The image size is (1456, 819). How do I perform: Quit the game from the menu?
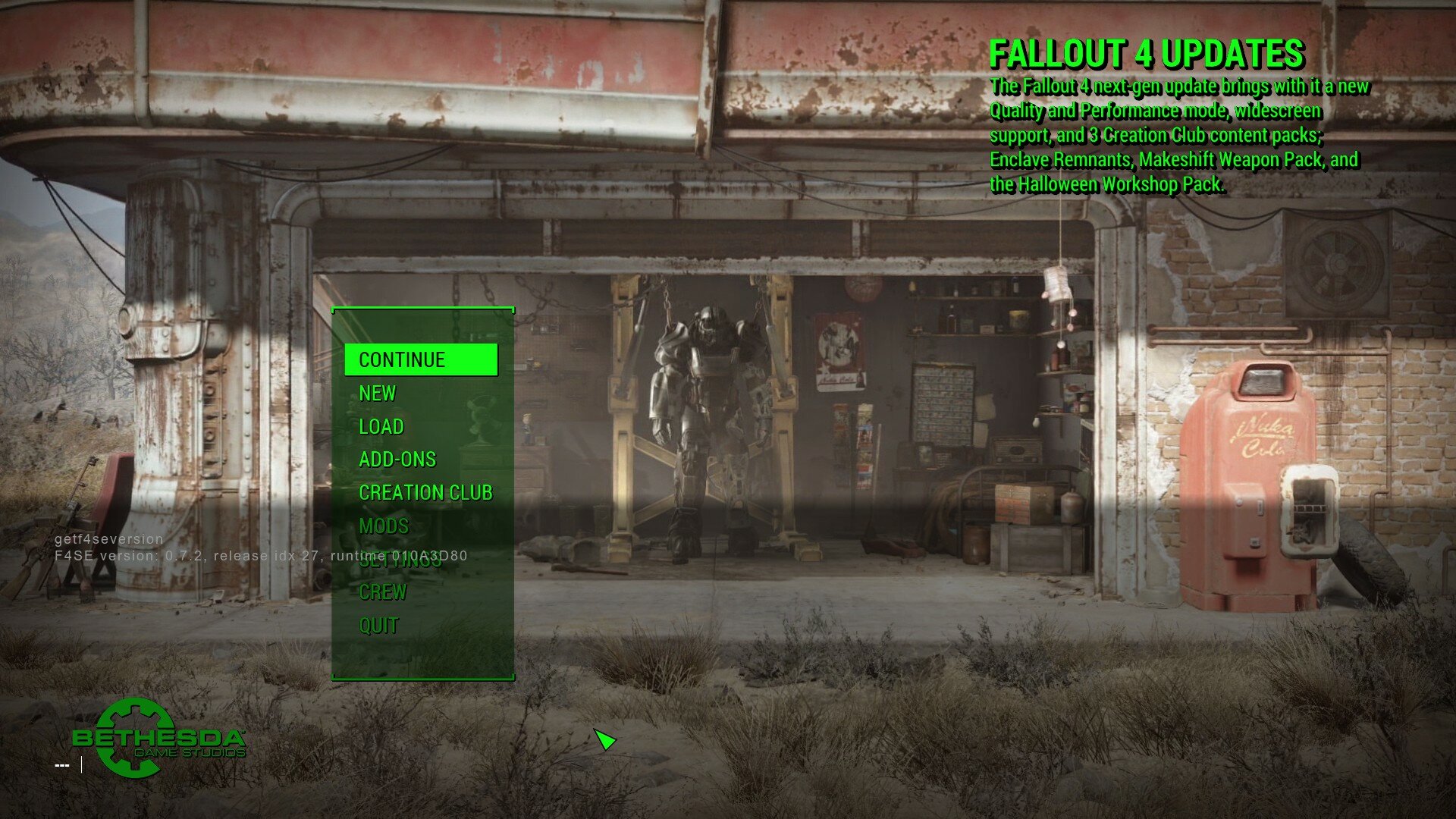tap(378, 626)
